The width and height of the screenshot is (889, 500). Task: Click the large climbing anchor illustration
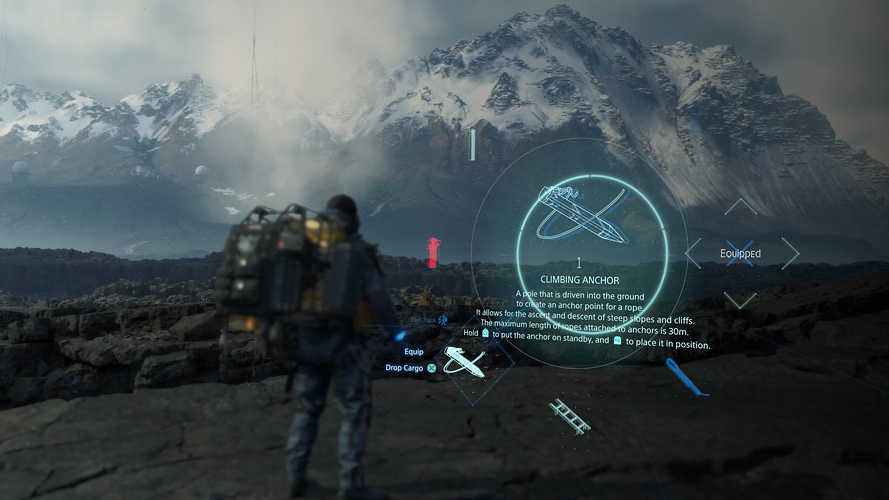pyautogui.click(x=581, y=214)
